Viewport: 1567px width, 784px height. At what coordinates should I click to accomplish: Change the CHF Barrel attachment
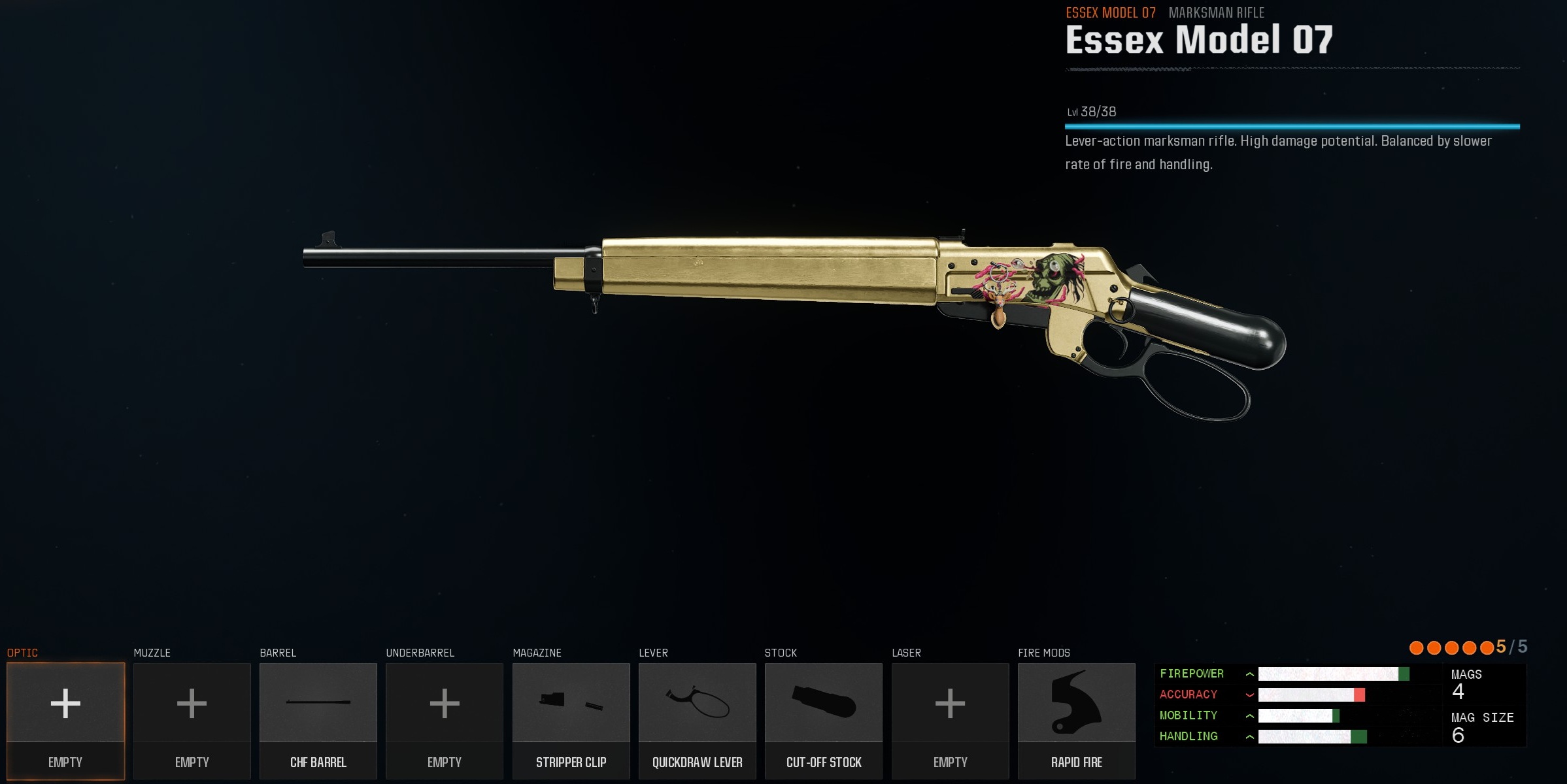(x=318, y=719)
